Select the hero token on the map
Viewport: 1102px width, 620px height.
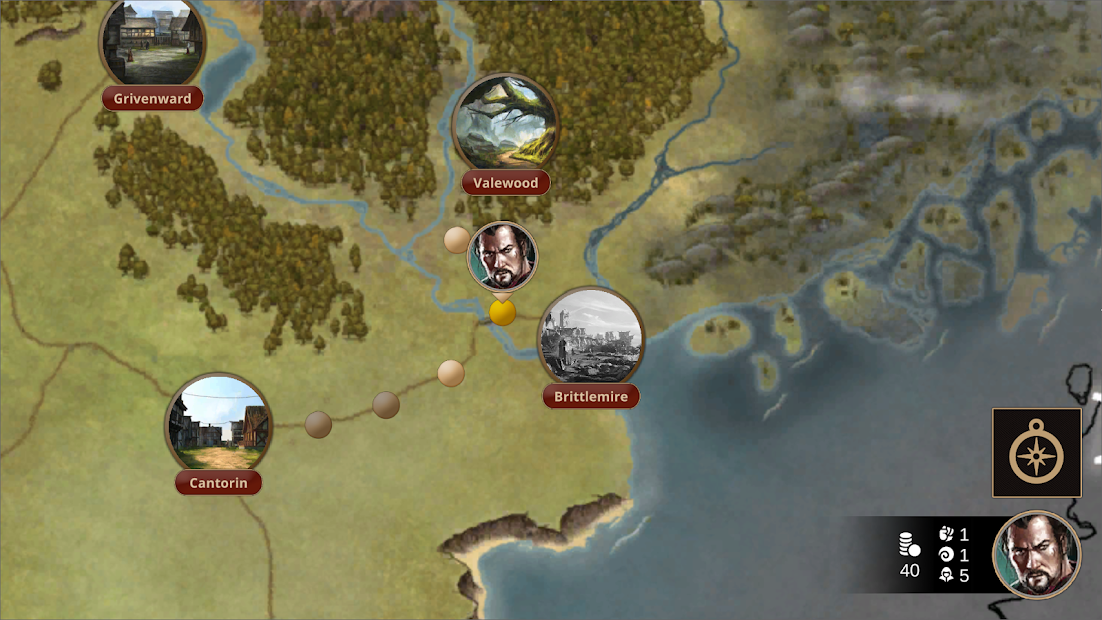(502, 256)
